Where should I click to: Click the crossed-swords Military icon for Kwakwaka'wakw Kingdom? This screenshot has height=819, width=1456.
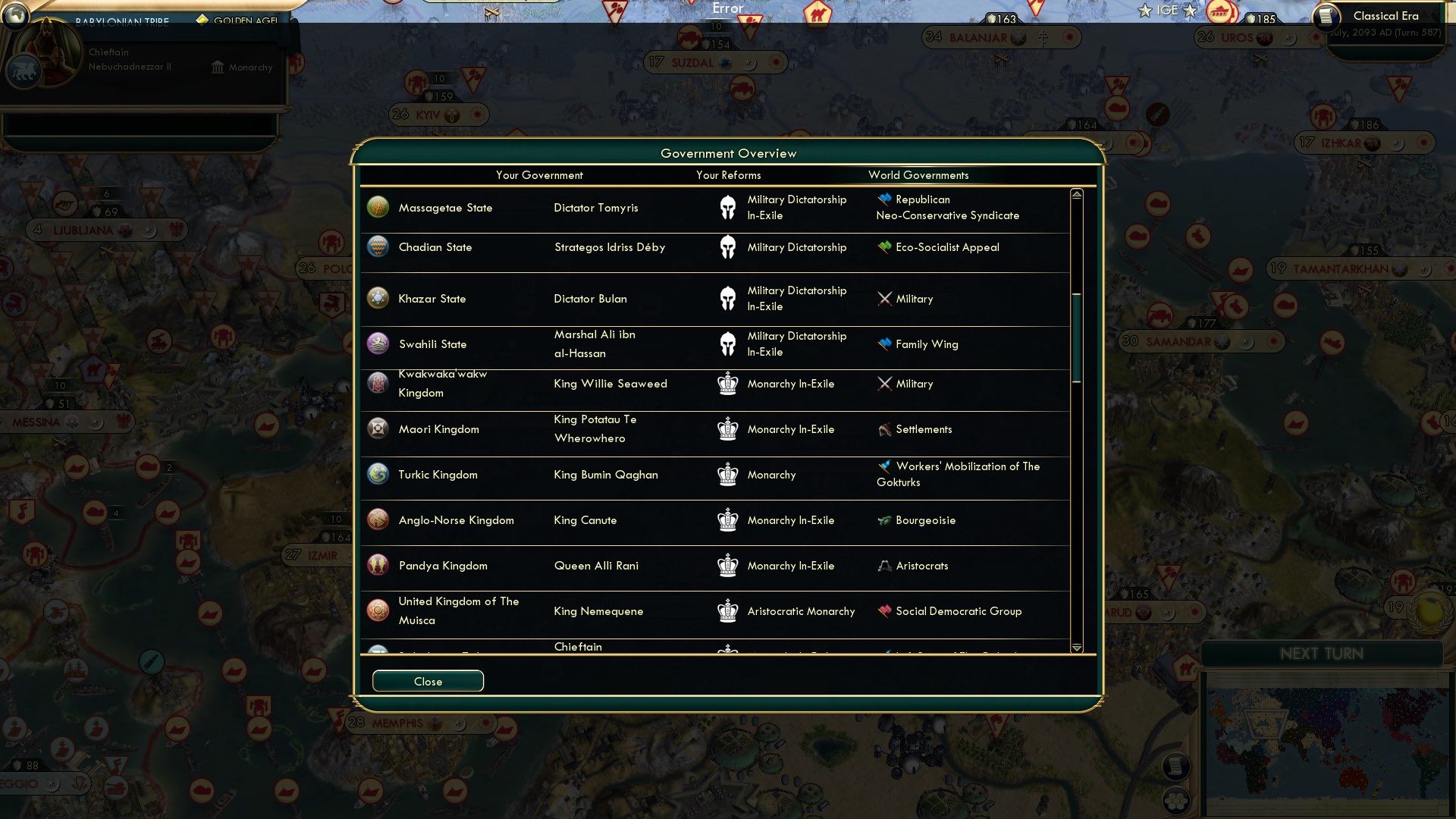click(x=884, y=383)
